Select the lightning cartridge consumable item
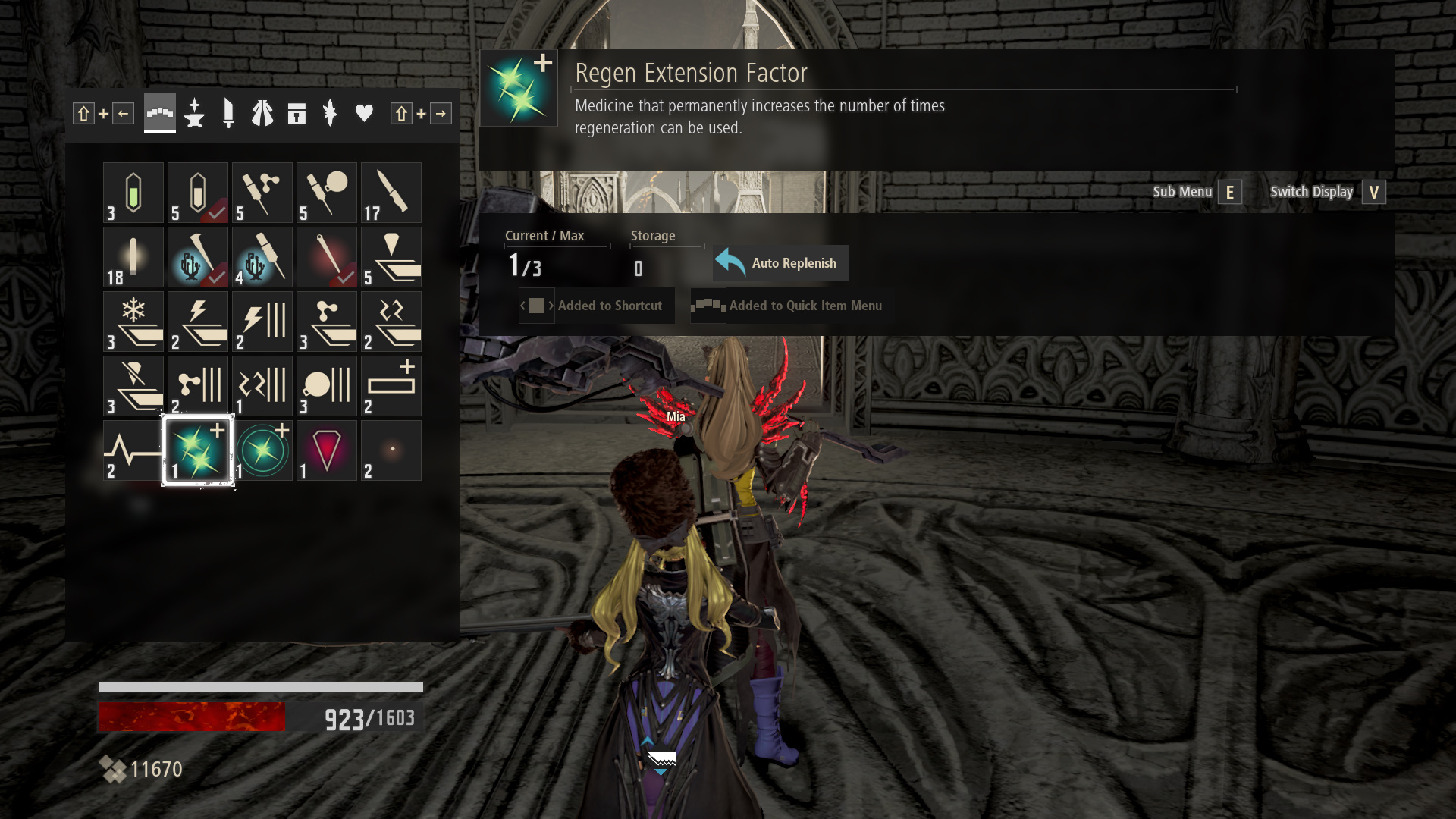 [x=197, y=321]
